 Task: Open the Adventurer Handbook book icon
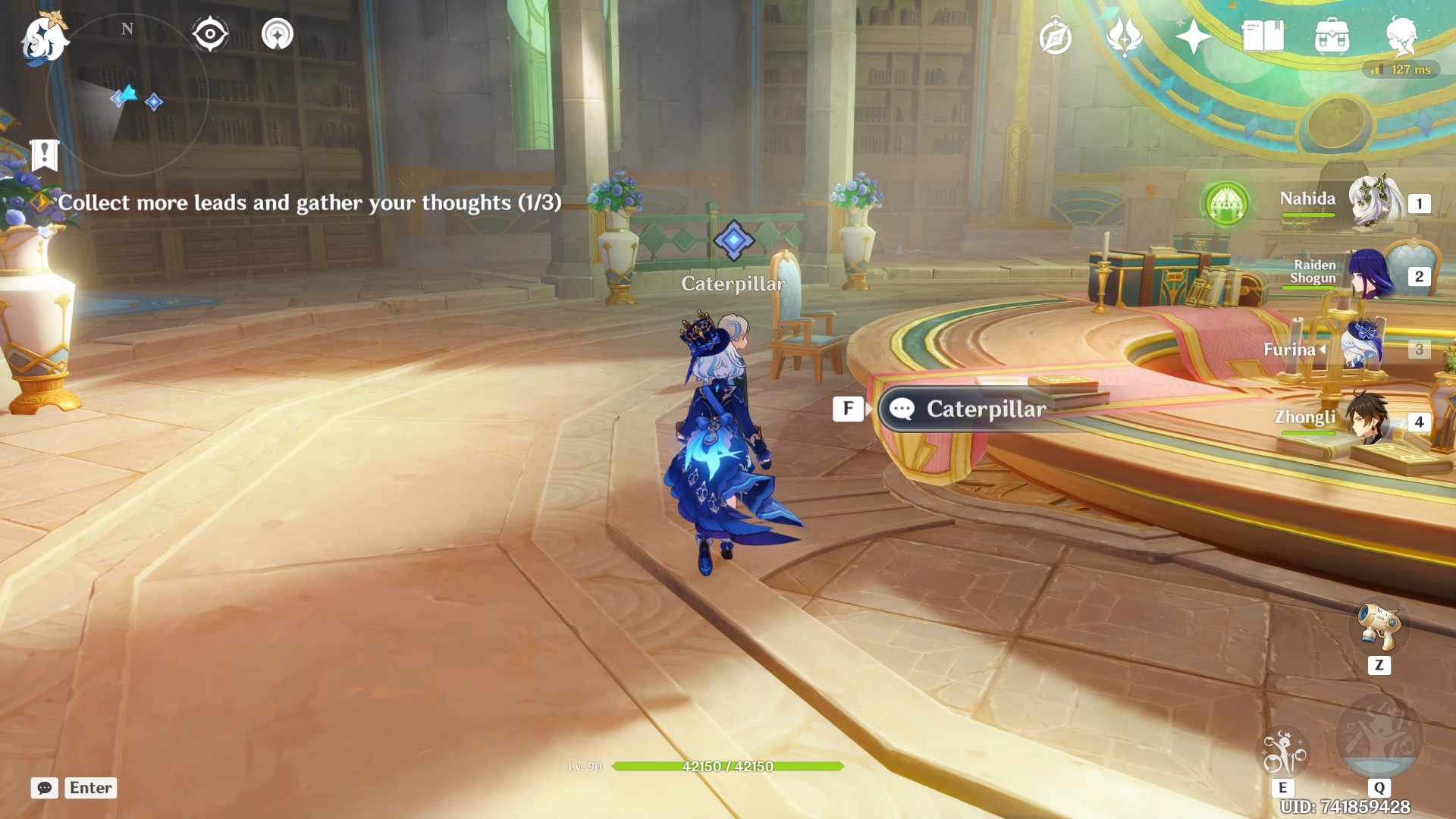(x=1263, y=36)
